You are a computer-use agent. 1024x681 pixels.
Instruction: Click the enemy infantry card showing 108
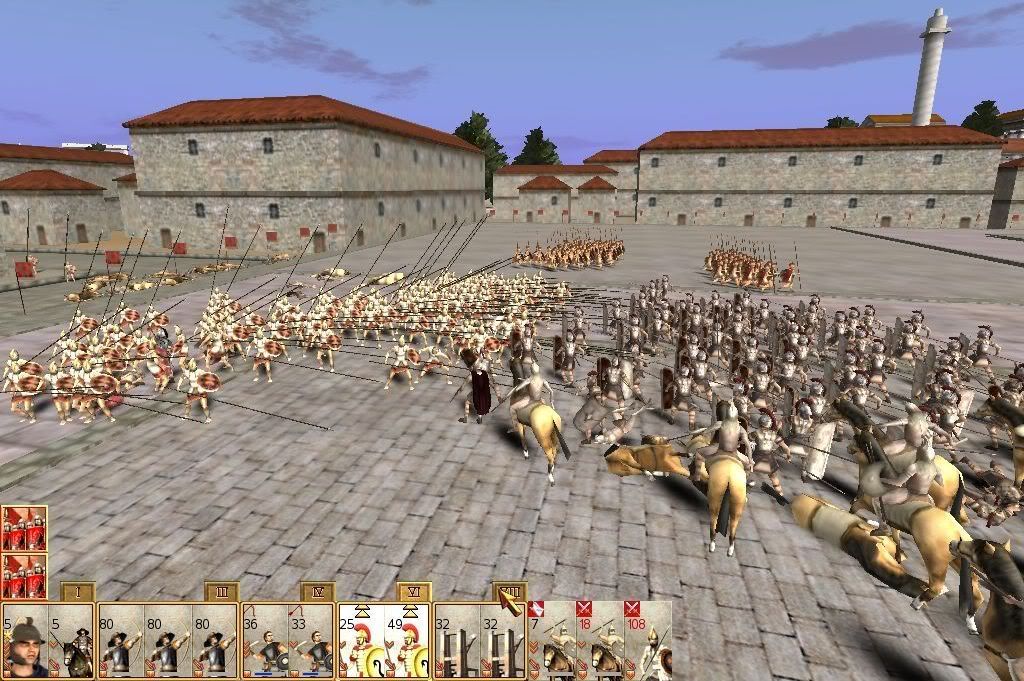click(647, 640)
